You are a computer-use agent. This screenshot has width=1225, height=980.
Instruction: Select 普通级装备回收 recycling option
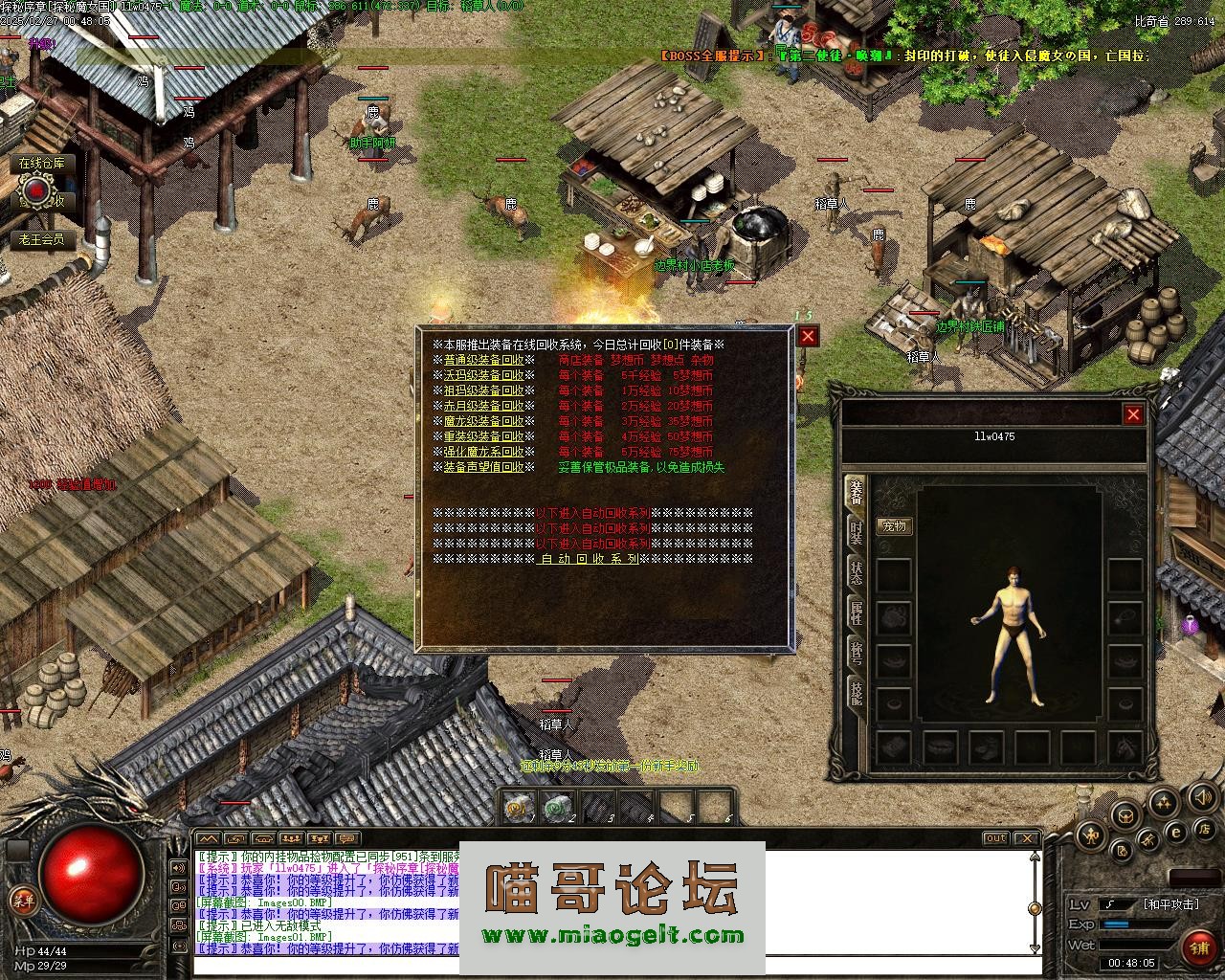(483, 360)
